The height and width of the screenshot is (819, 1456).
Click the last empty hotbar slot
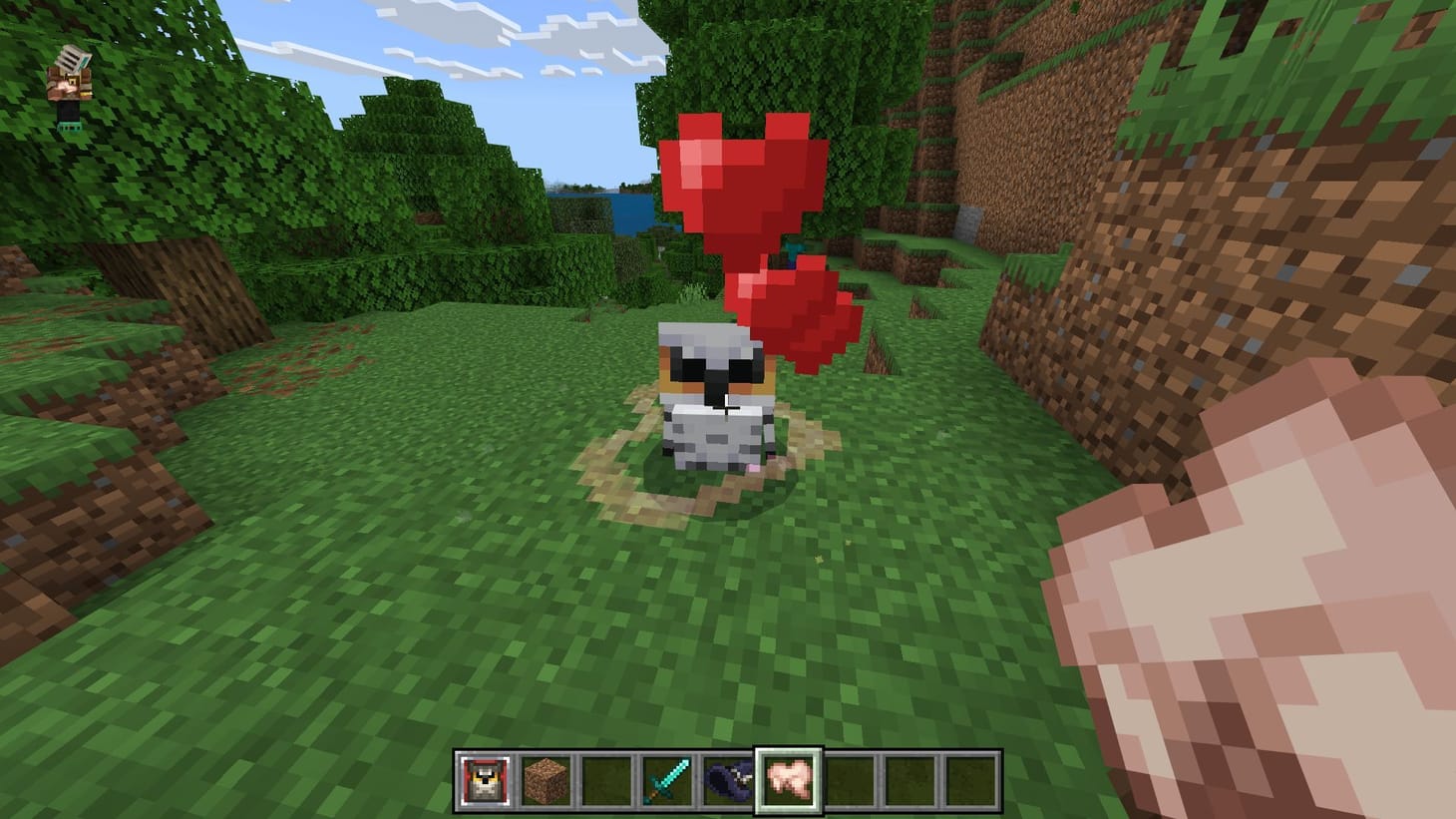coord(974,780)
